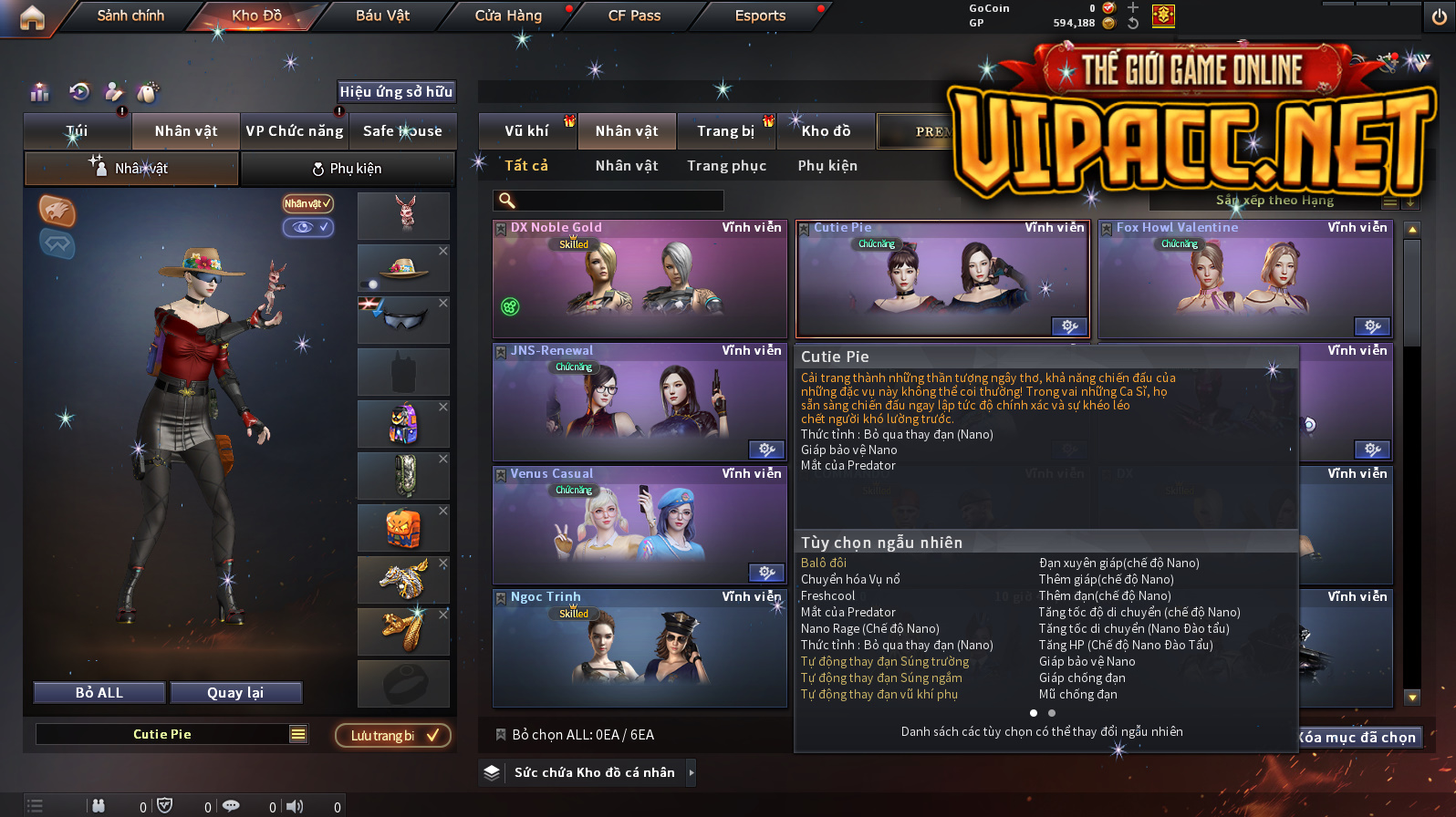This screenshot has width=1456, height=817.
Task: Go to the CF Pass tab
Action: point(634,16)
